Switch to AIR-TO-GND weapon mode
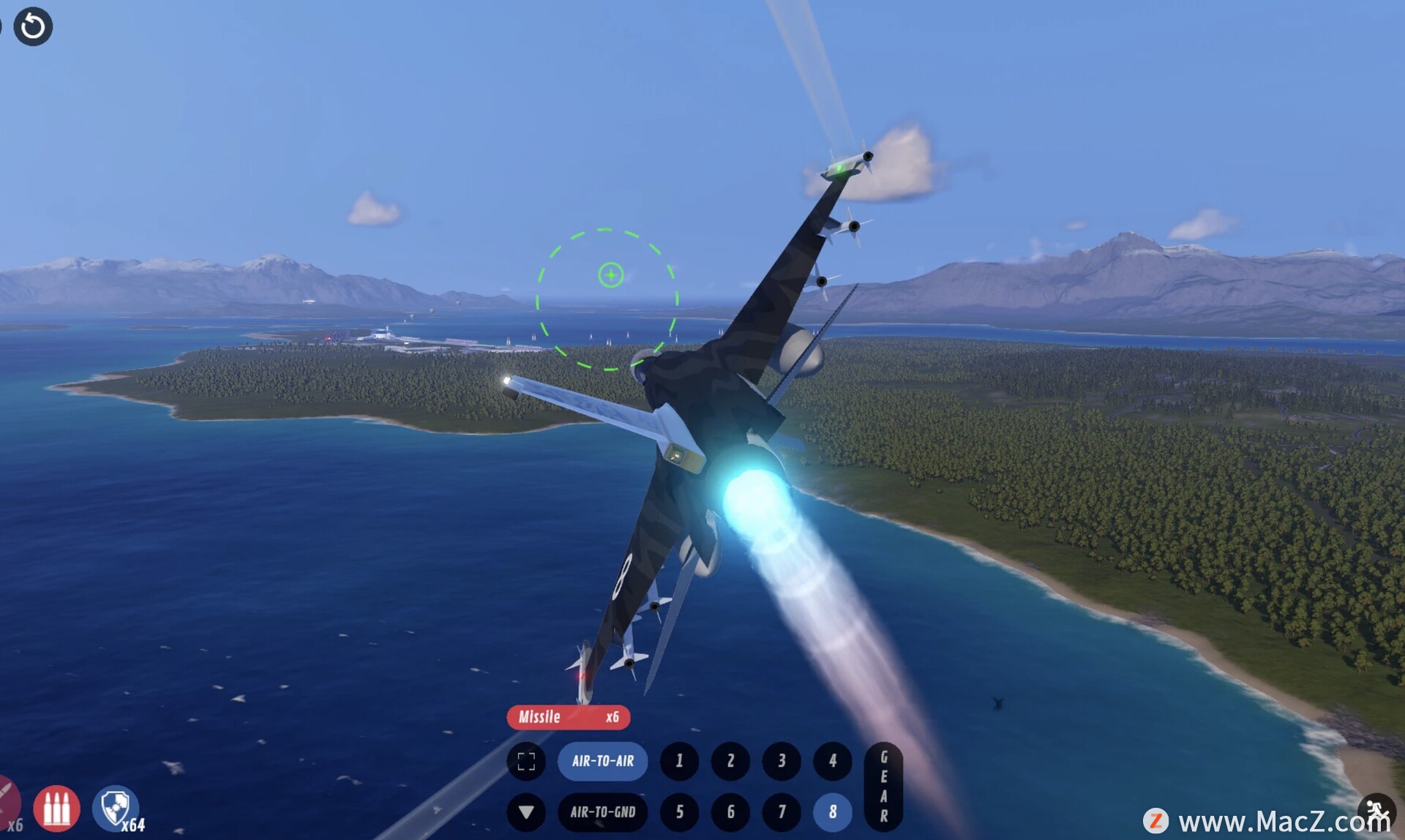This screenshot has height=840, width=1405. (602, 811)
